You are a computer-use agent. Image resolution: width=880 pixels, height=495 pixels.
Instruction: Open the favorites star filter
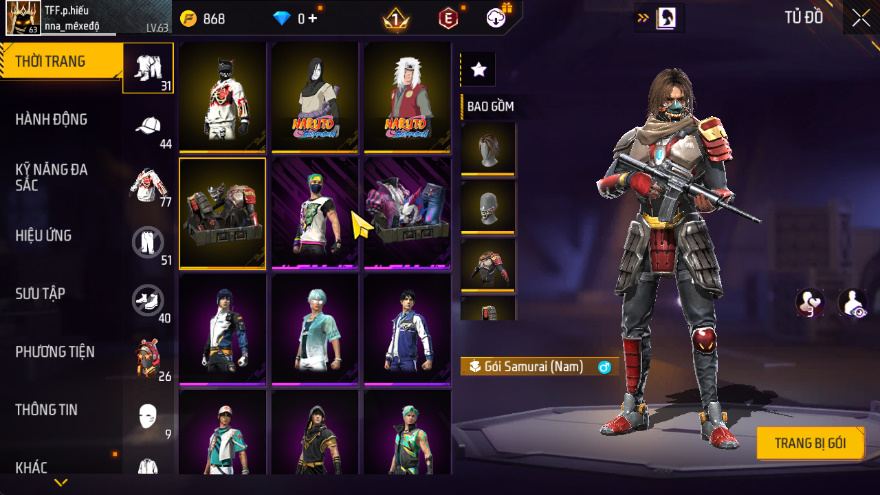tap(478, 69)
